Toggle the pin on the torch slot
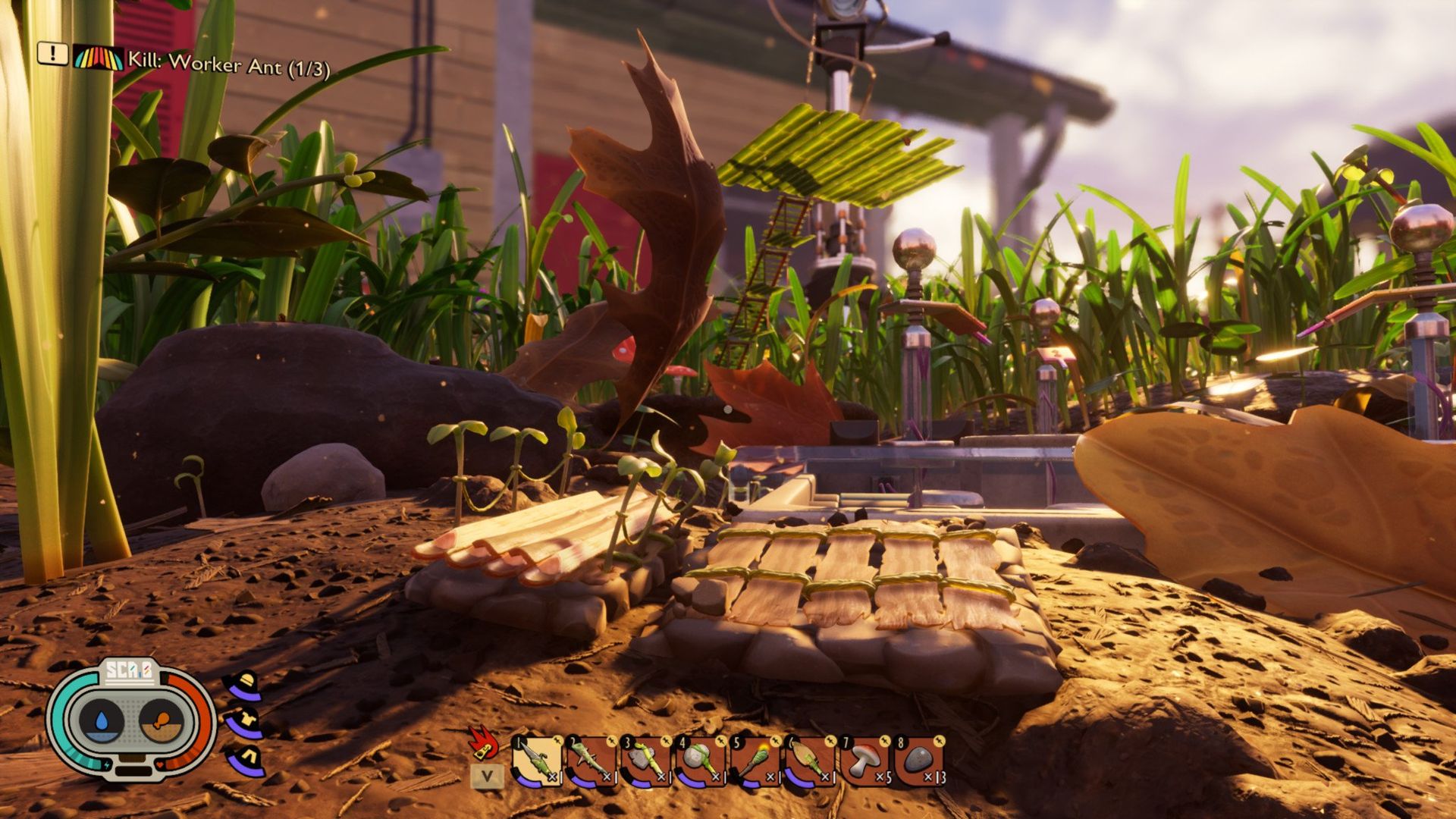 (776, 740)
